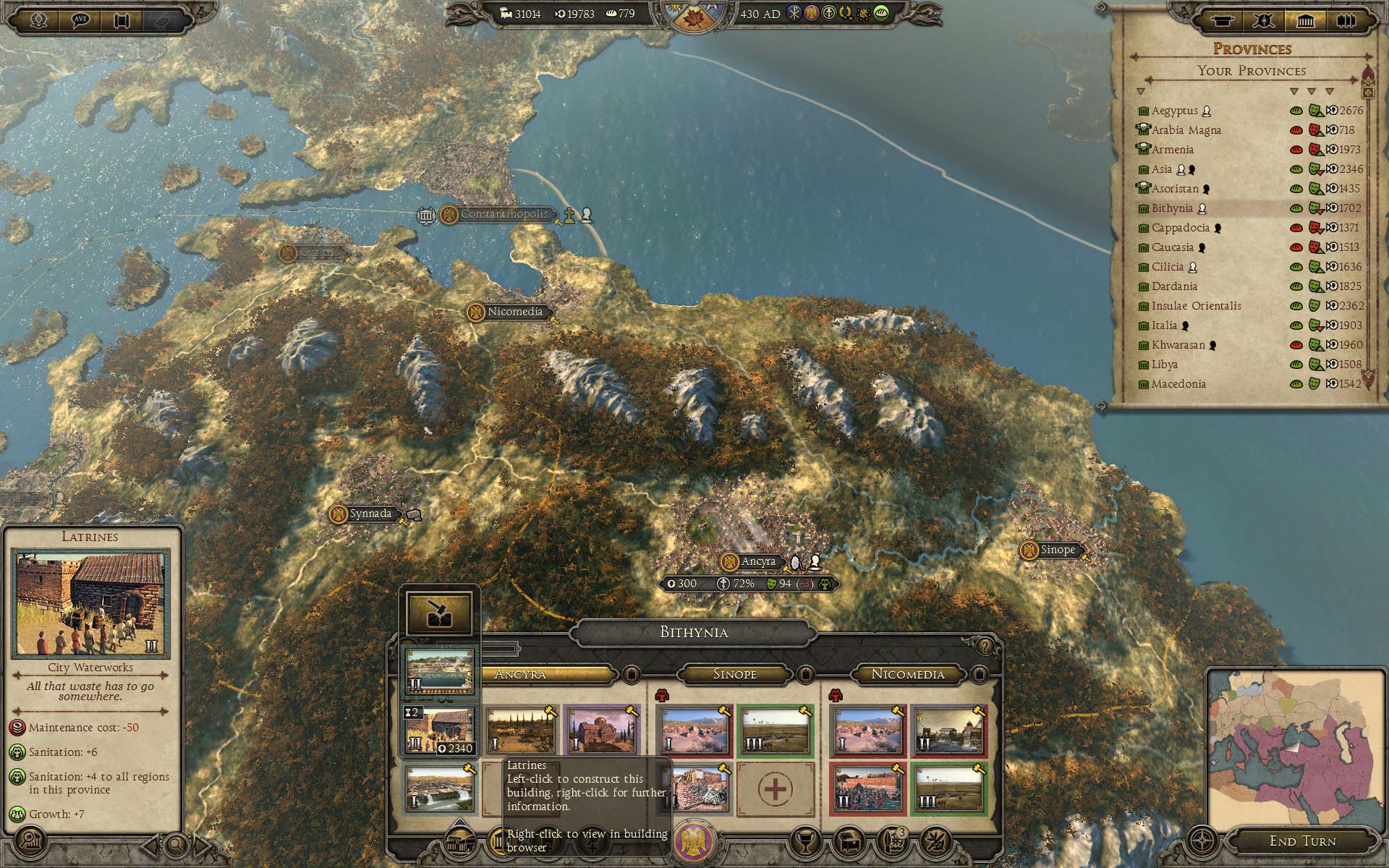The image size is (1389, 868).
Task: Open the faction eagle emblem button
Action: [x=694, y=841]
